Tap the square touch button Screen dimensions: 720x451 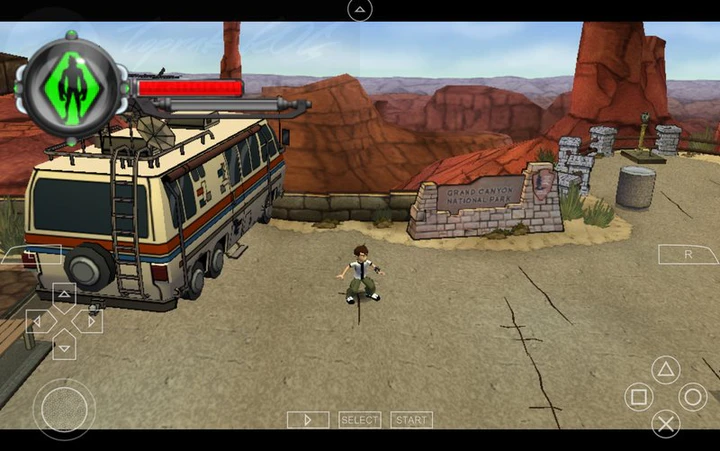639,397
